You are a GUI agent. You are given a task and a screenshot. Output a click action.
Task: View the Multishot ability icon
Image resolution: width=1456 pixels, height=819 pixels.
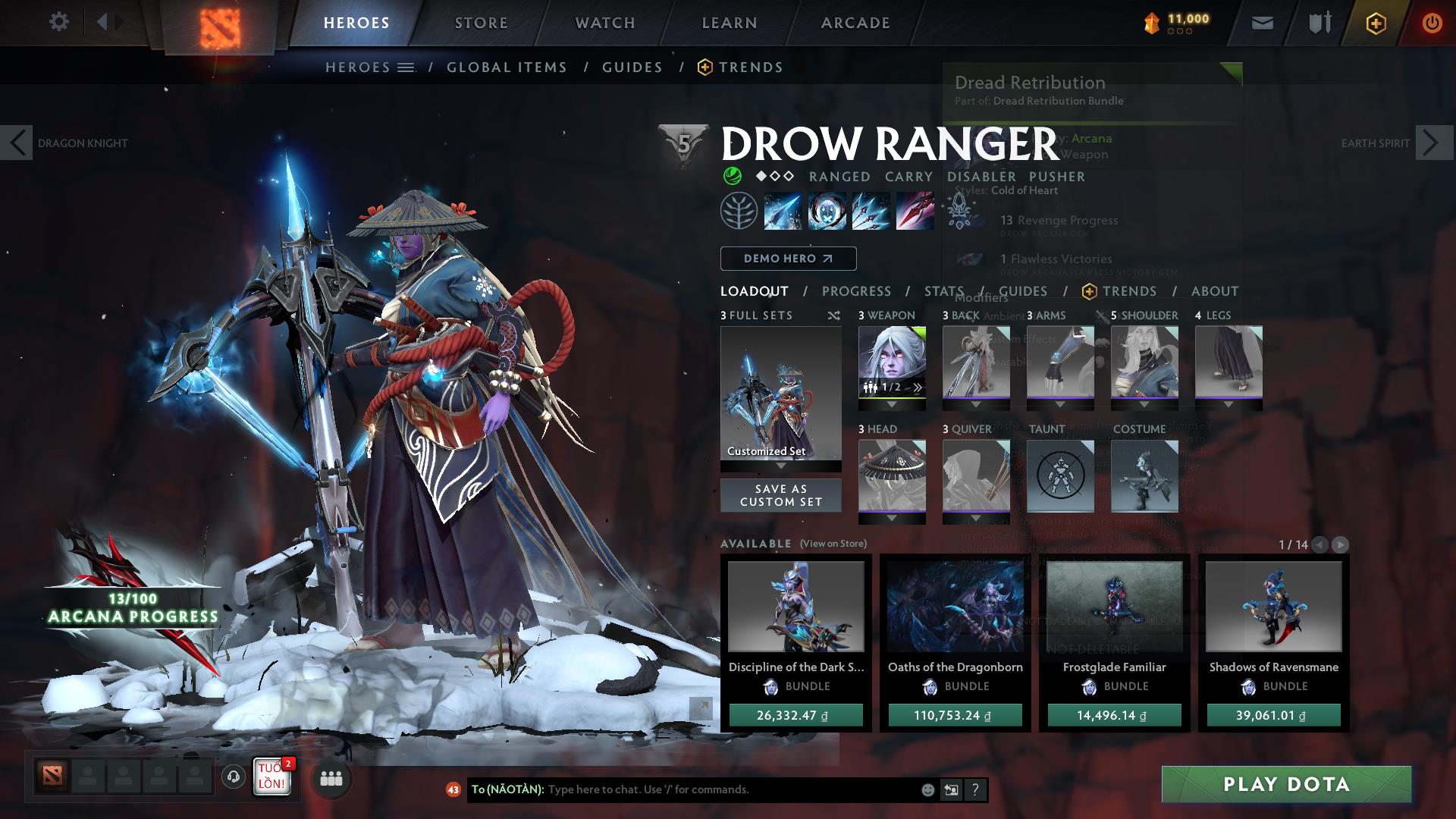[871, 211]
